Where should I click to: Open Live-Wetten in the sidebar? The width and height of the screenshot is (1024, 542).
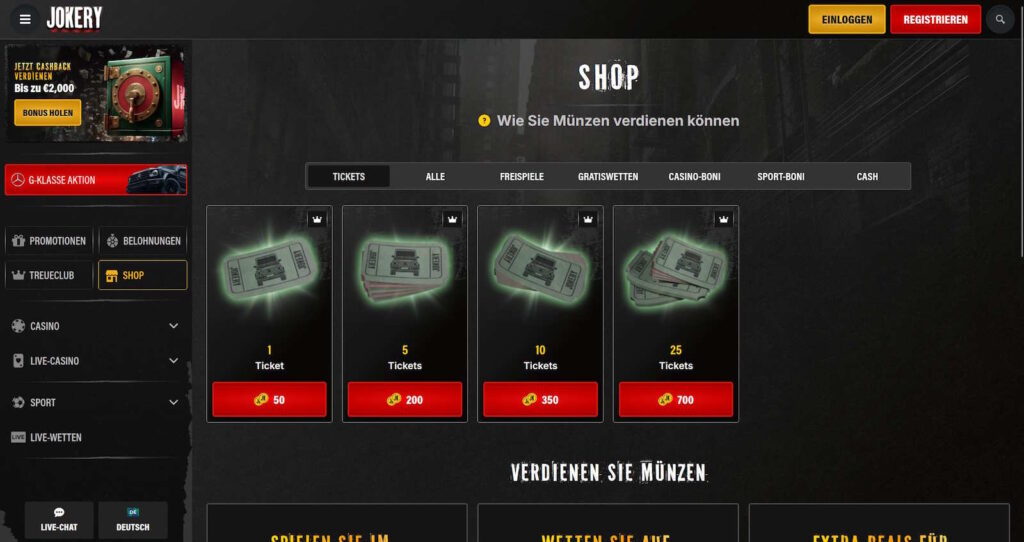pyautogui.click(x=55, y=437)
